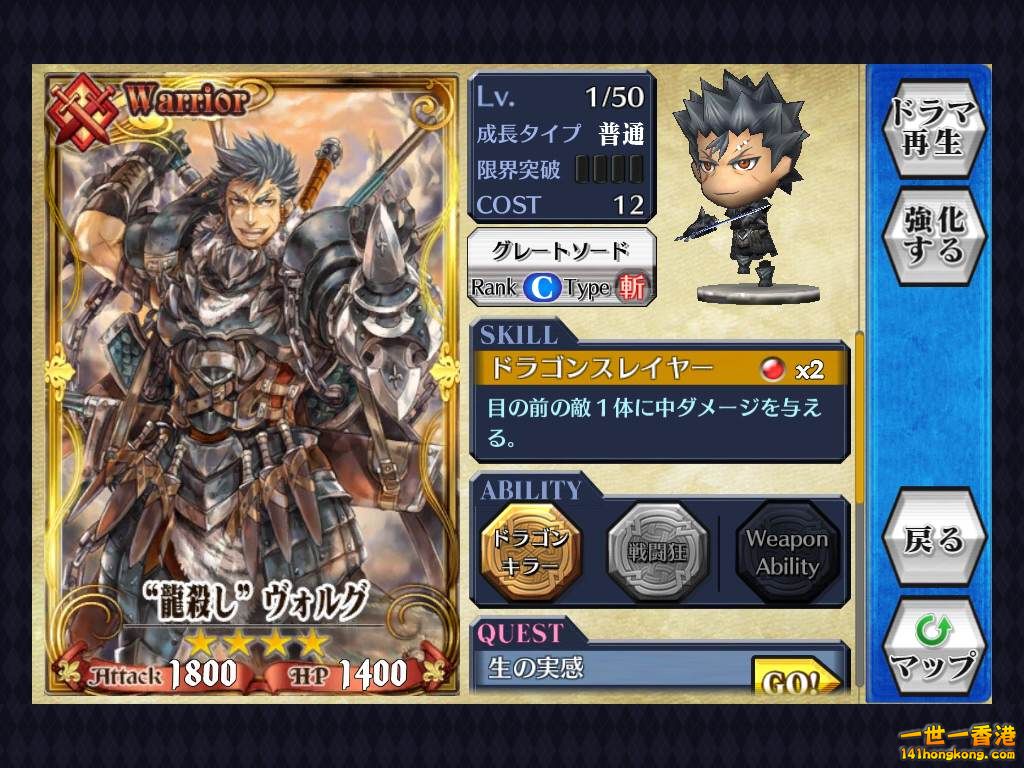Image resolution: width=1024 pixels, height=768 pixels.
Task: Select the ドラゴンキラー ability icon
Action: [x=529, y=551]
